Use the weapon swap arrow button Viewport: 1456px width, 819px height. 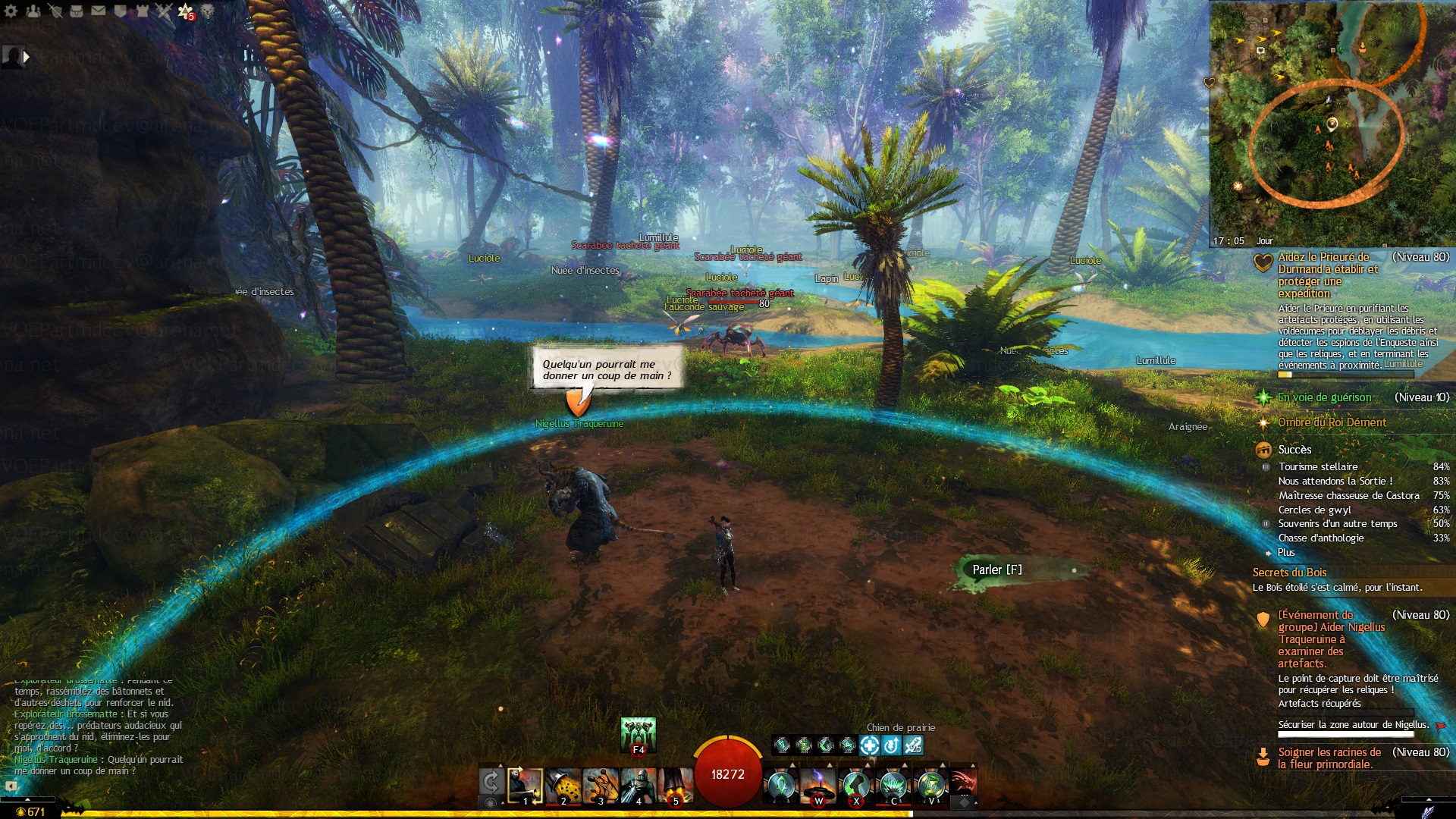click(491, 782)
